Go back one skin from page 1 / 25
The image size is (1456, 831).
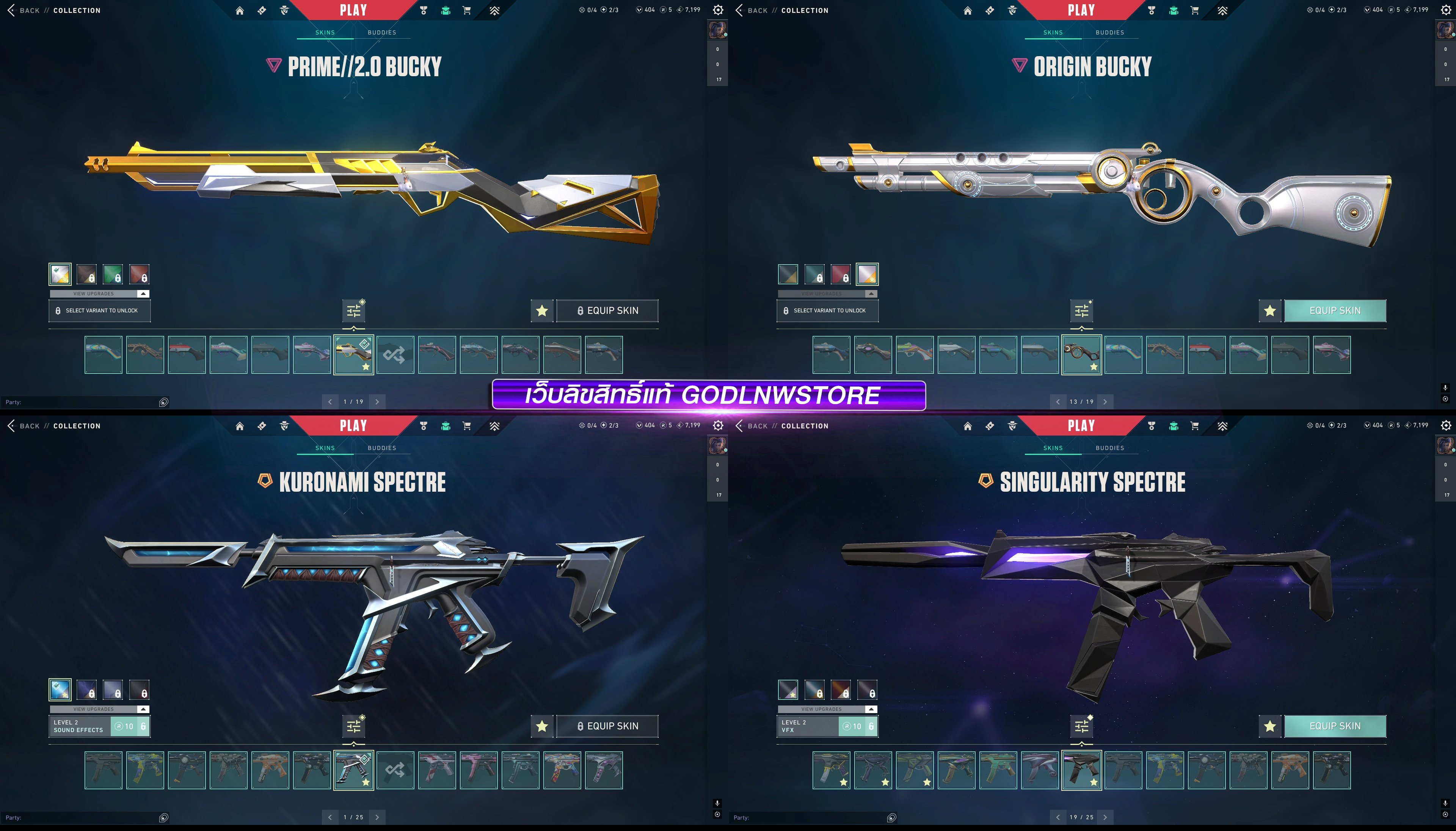coord(330,817)
